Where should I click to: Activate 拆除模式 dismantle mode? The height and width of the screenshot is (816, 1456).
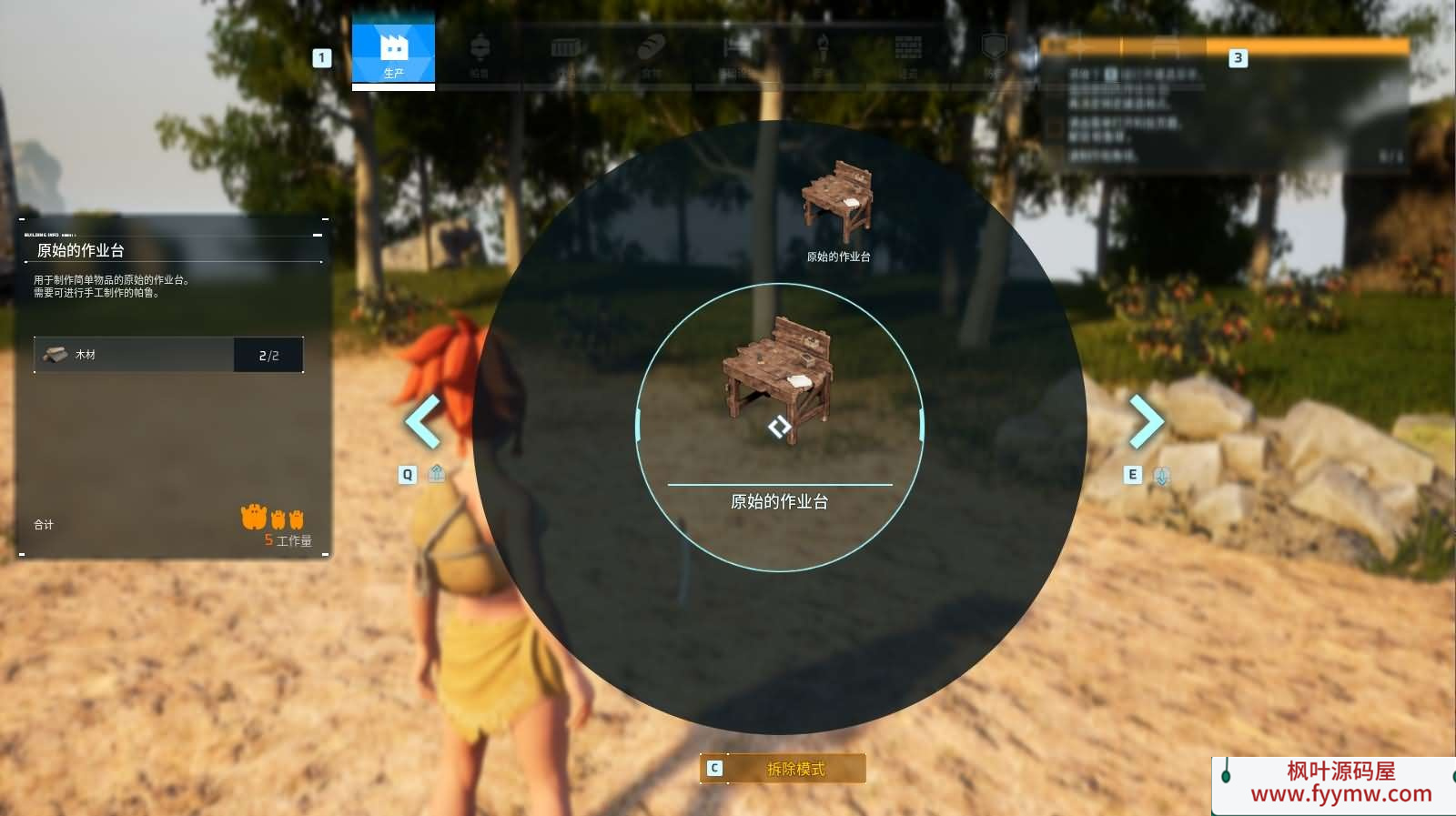tap(783, 769)
